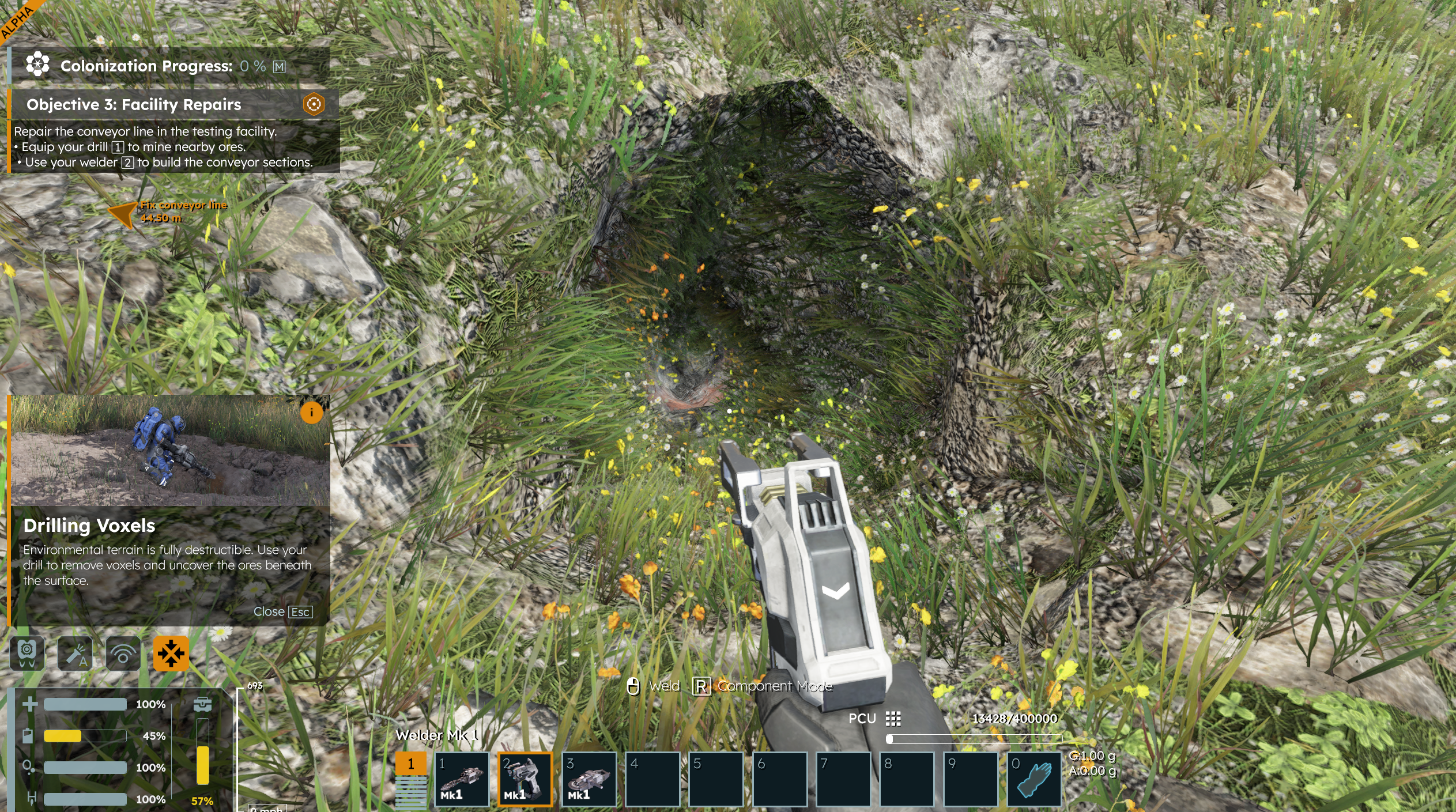
Task: Open the Drilling Voxels tutorial thumbnail
Action: click(x=171, y=451)
